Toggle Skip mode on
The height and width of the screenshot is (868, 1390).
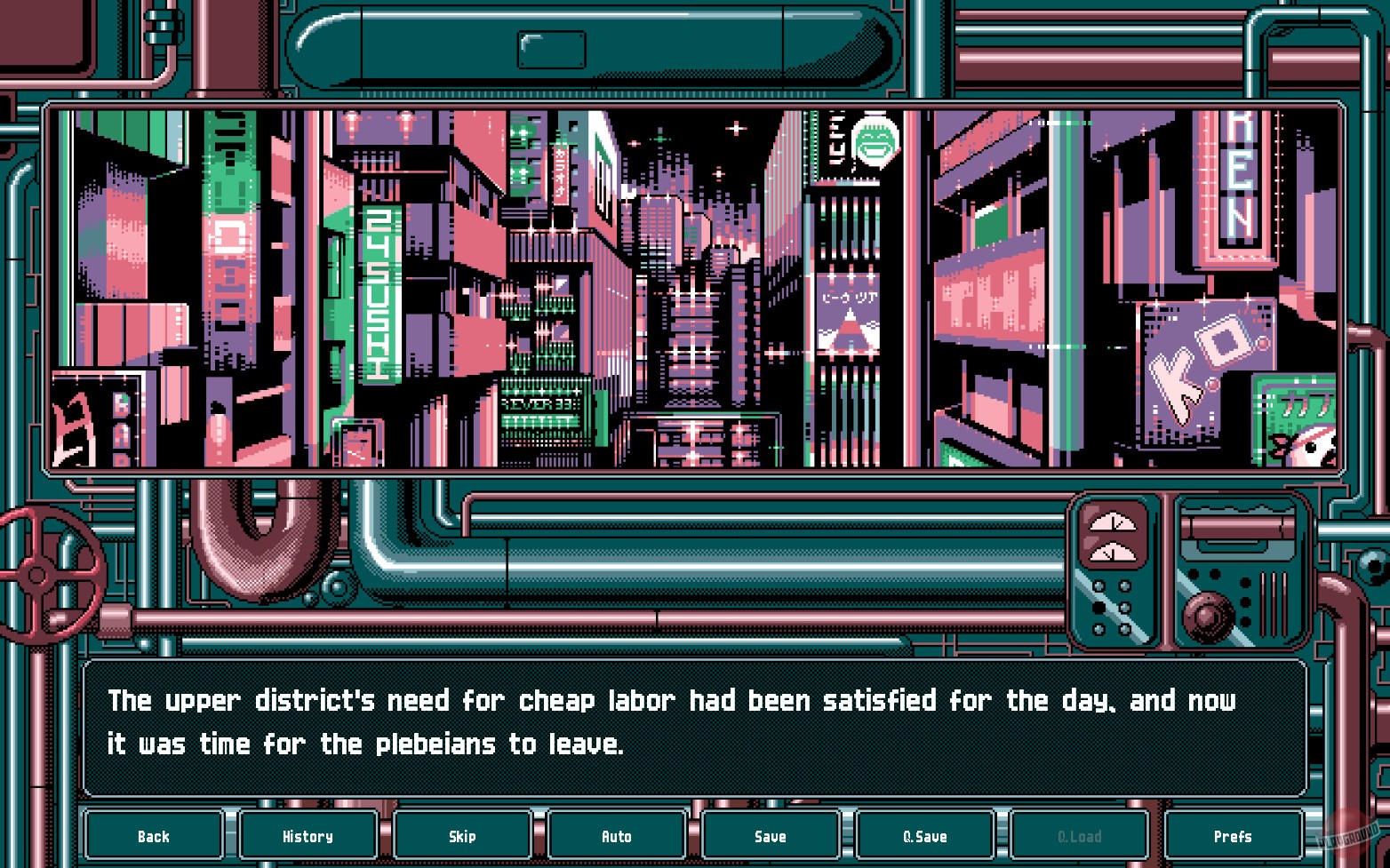462,836
